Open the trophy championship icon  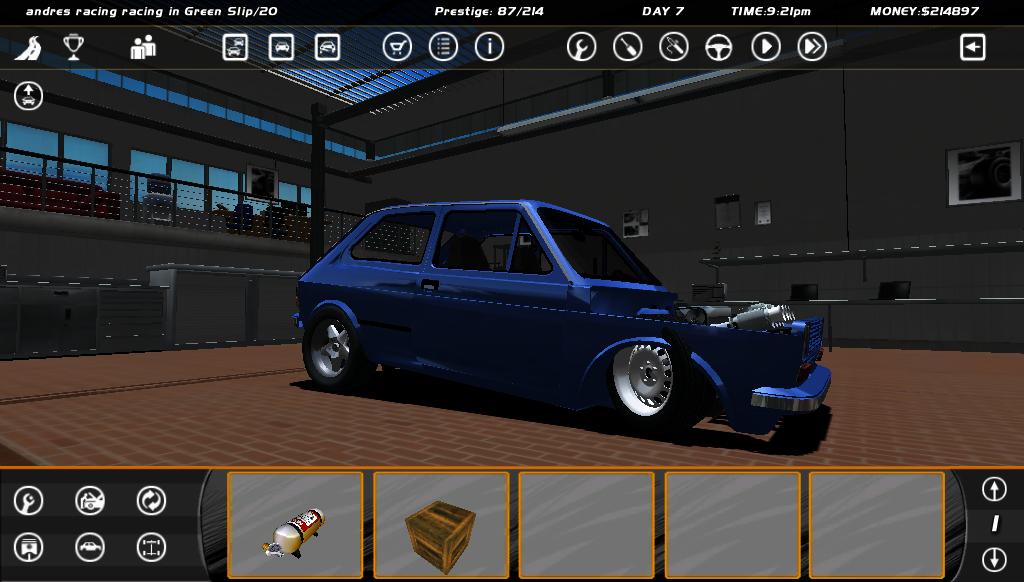pos(73,47)
